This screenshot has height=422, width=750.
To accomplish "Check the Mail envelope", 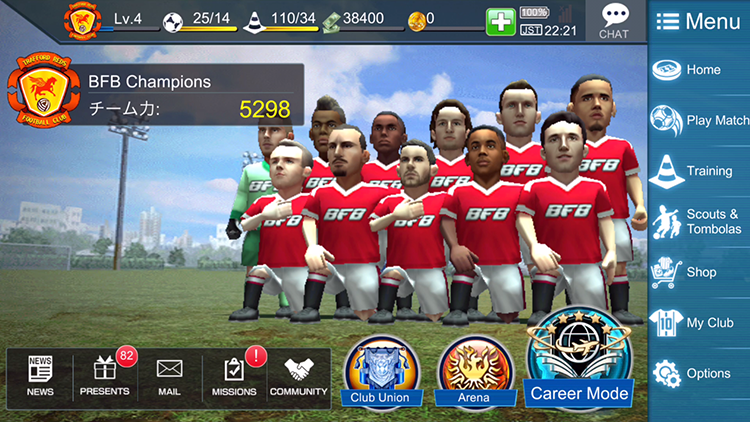I will (169, 376).
